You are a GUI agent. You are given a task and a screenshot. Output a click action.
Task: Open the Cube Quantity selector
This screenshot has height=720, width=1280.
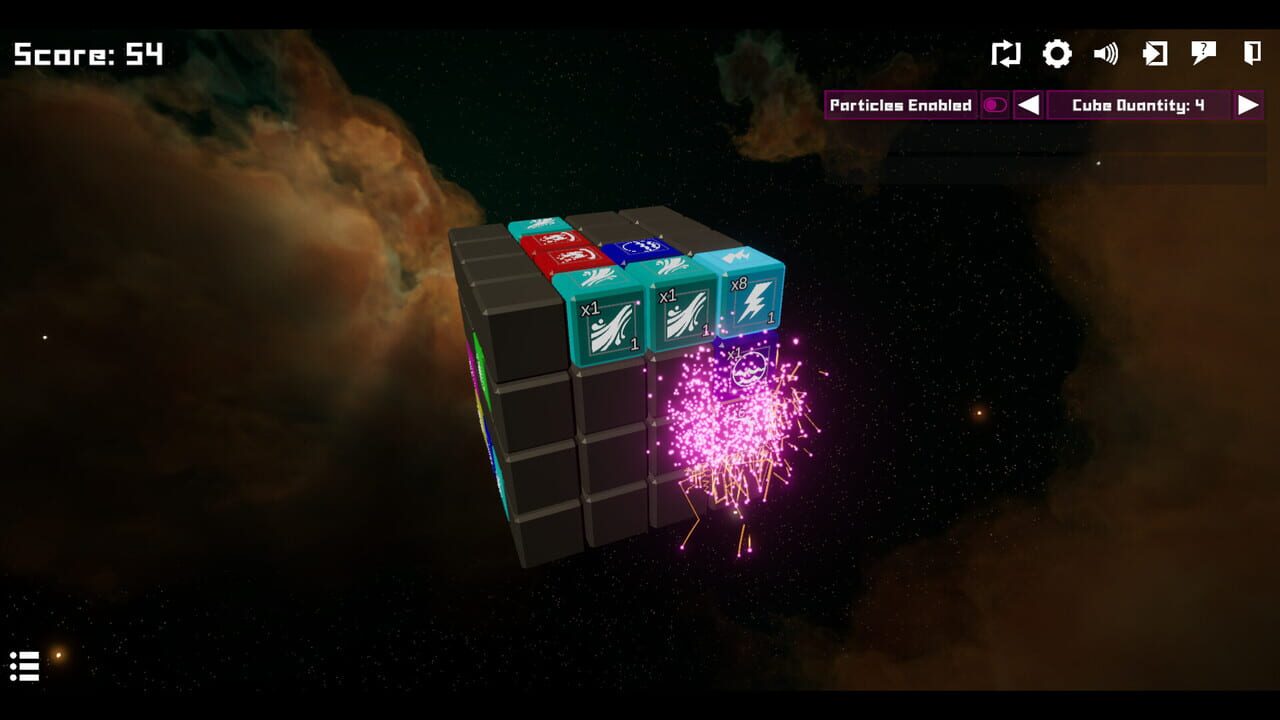pyautogui.click(x=1138, y=105)
